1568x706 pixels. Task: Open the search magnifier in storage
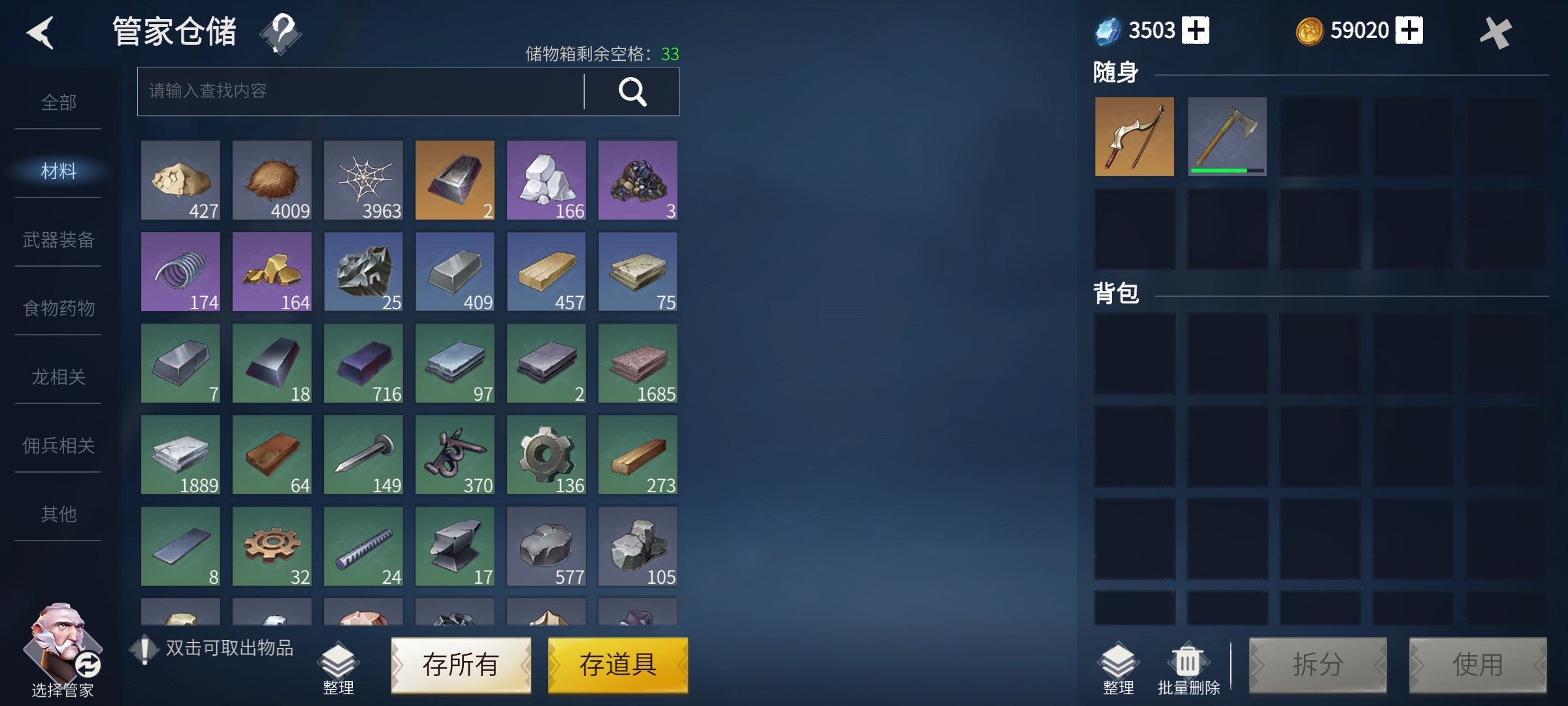(x=632, y=92)
